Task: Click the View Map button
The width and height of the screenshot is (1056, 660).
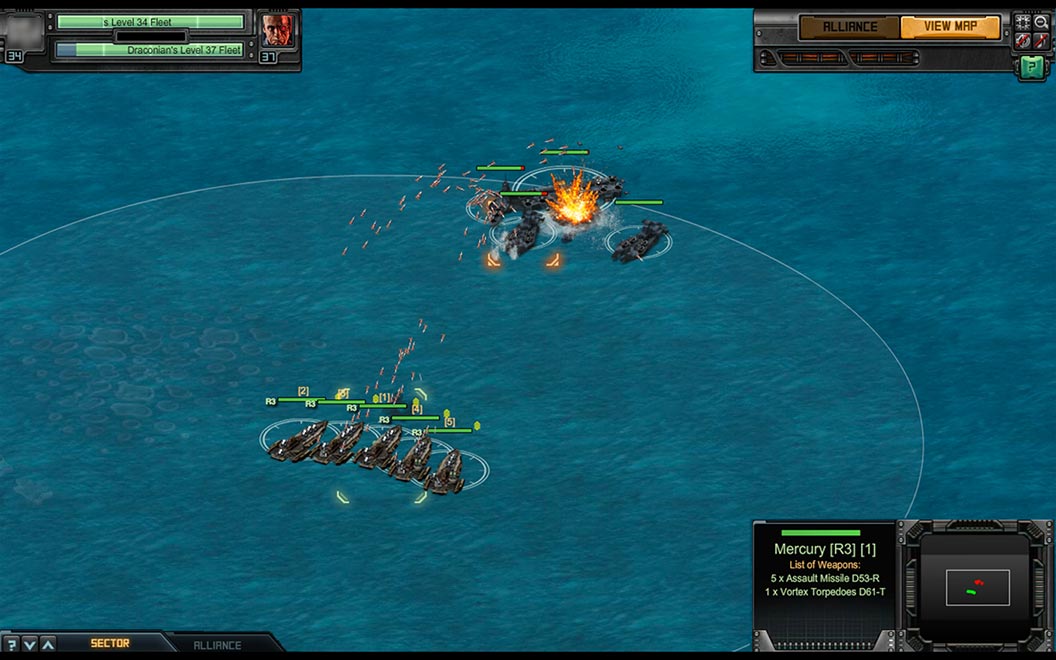Action: (950, 27)
